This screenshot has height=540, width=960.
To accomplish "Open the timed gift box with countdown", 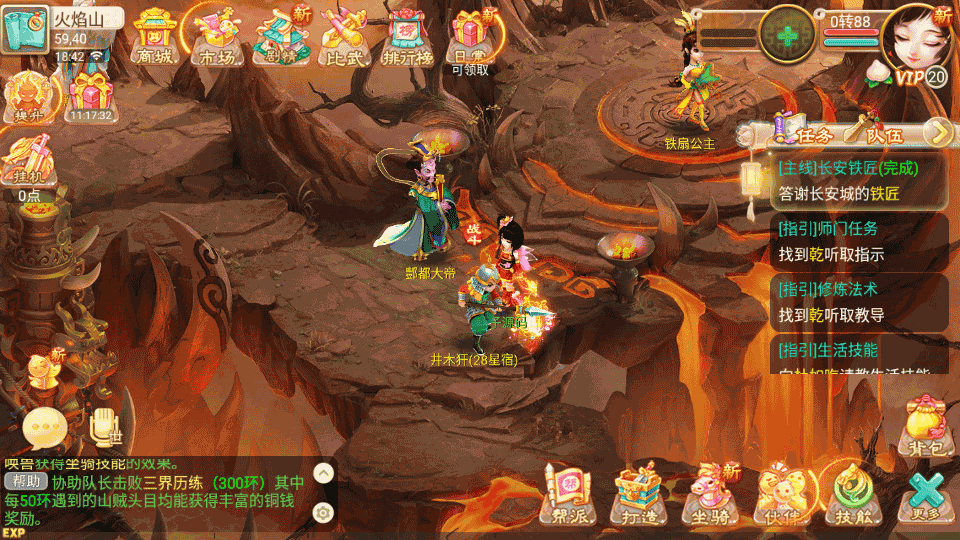I will point(90,95).
